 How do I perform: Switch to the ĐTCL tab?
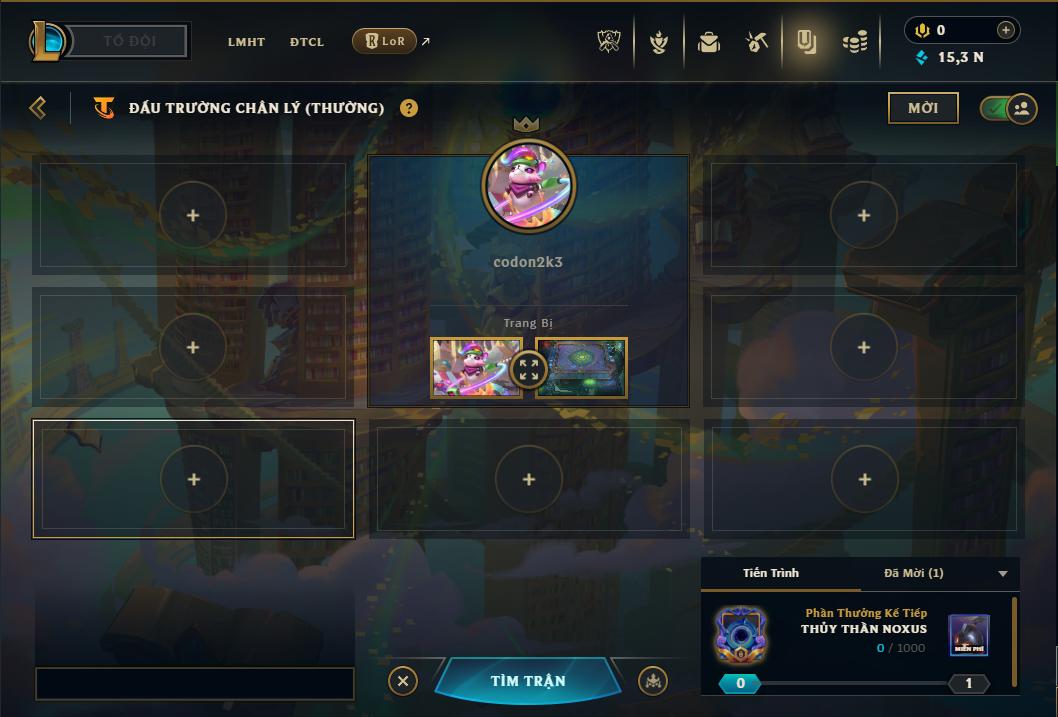(x=307, y=42)
